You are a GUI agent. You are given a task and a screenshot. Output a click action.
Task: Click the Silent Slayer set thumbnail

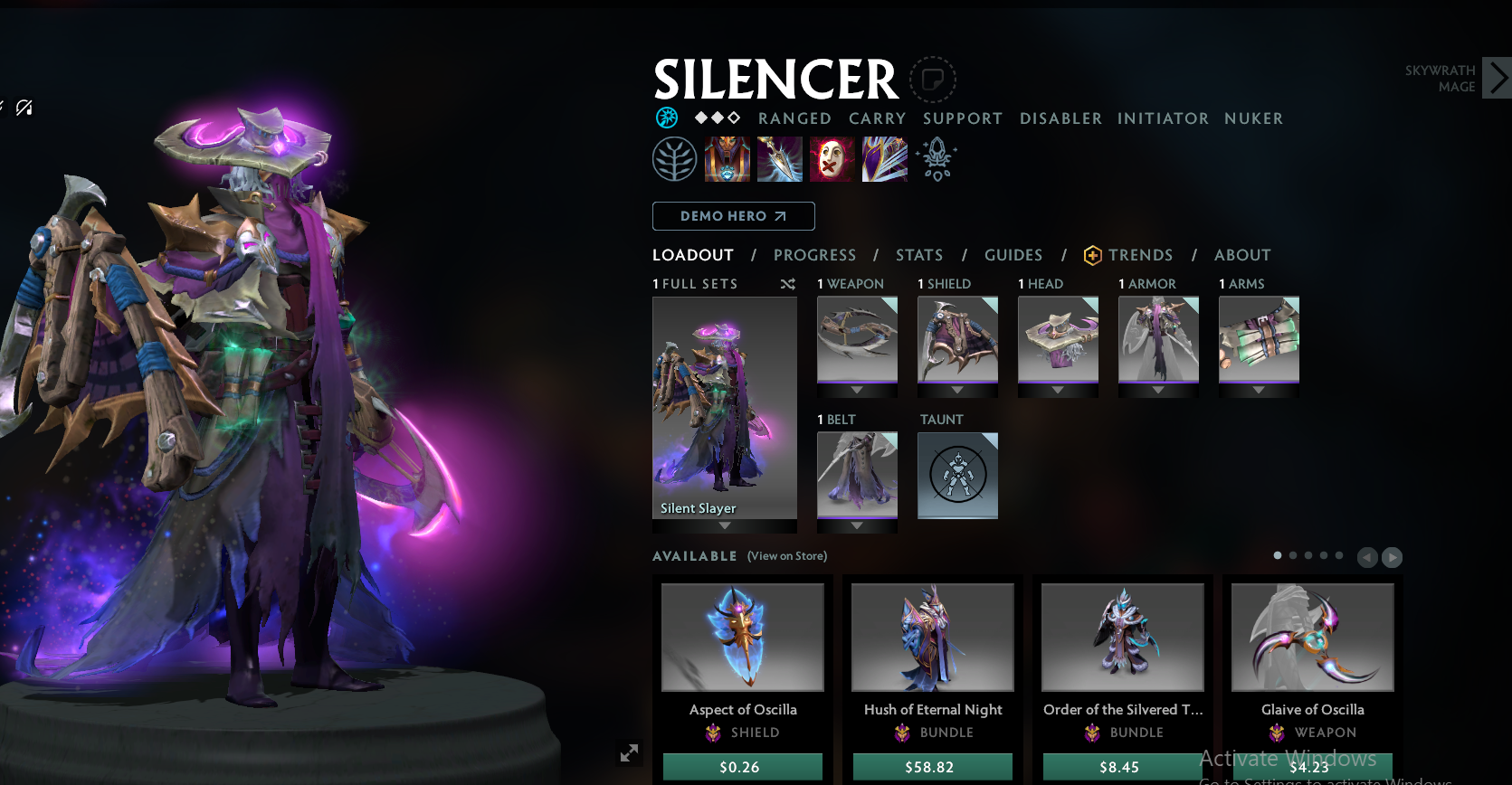point(724,407)
